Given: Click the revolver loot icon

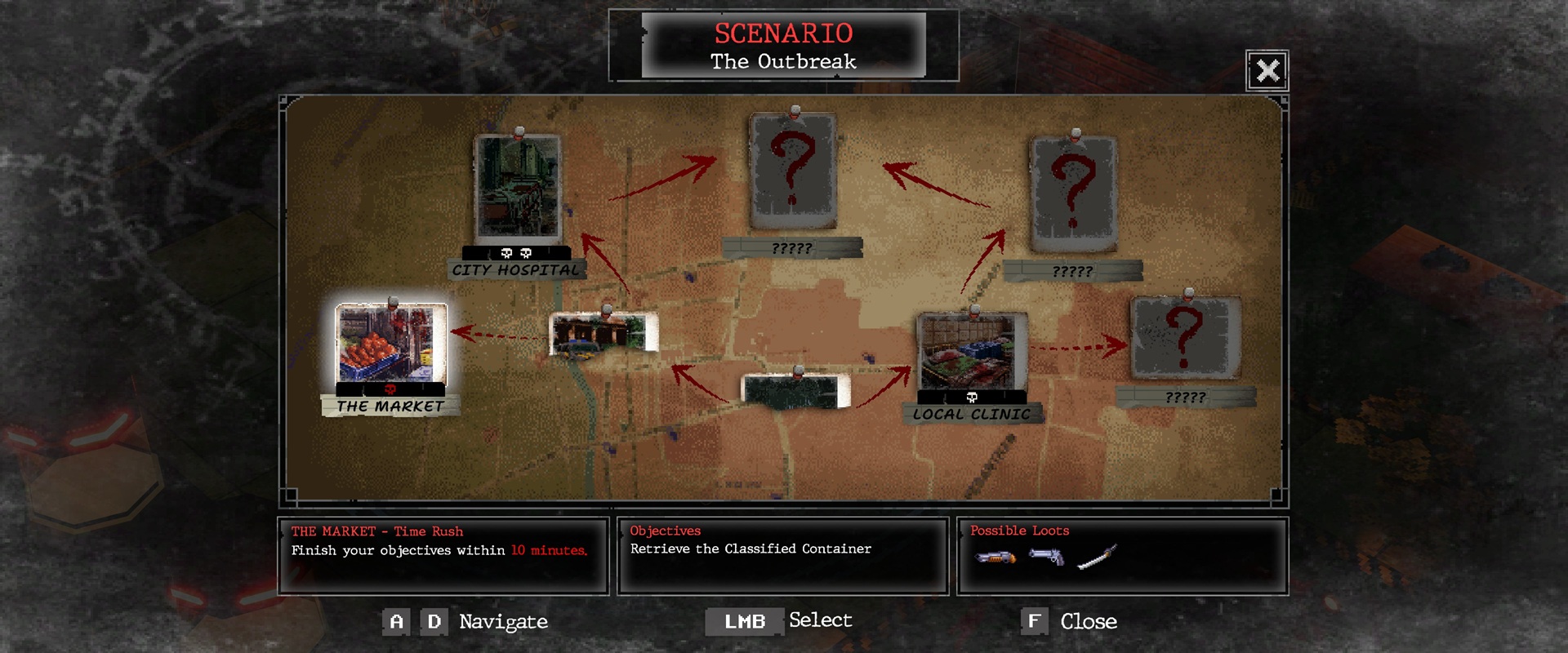Looking at the screenshot, I should 1047,557.
